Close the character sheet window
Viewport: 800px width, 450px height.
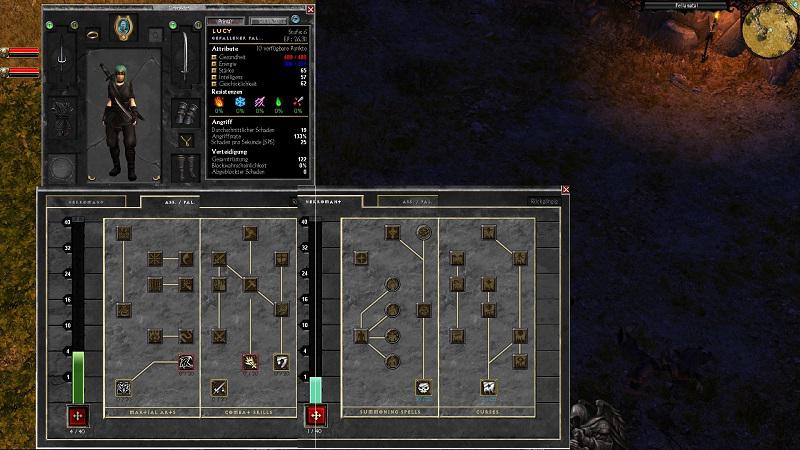310,9
